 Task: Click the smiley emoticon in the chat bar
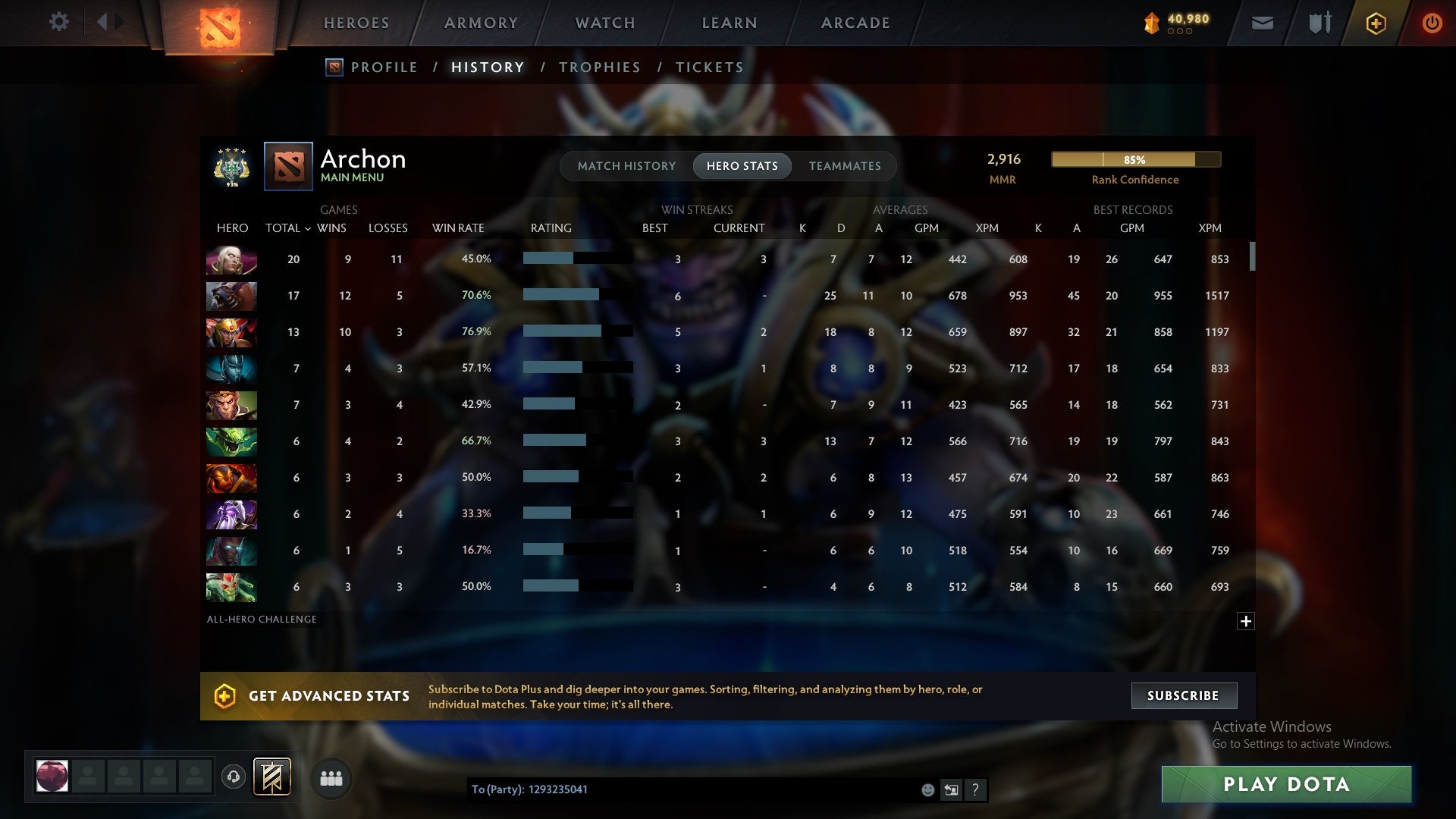click(x=928, y=790)
